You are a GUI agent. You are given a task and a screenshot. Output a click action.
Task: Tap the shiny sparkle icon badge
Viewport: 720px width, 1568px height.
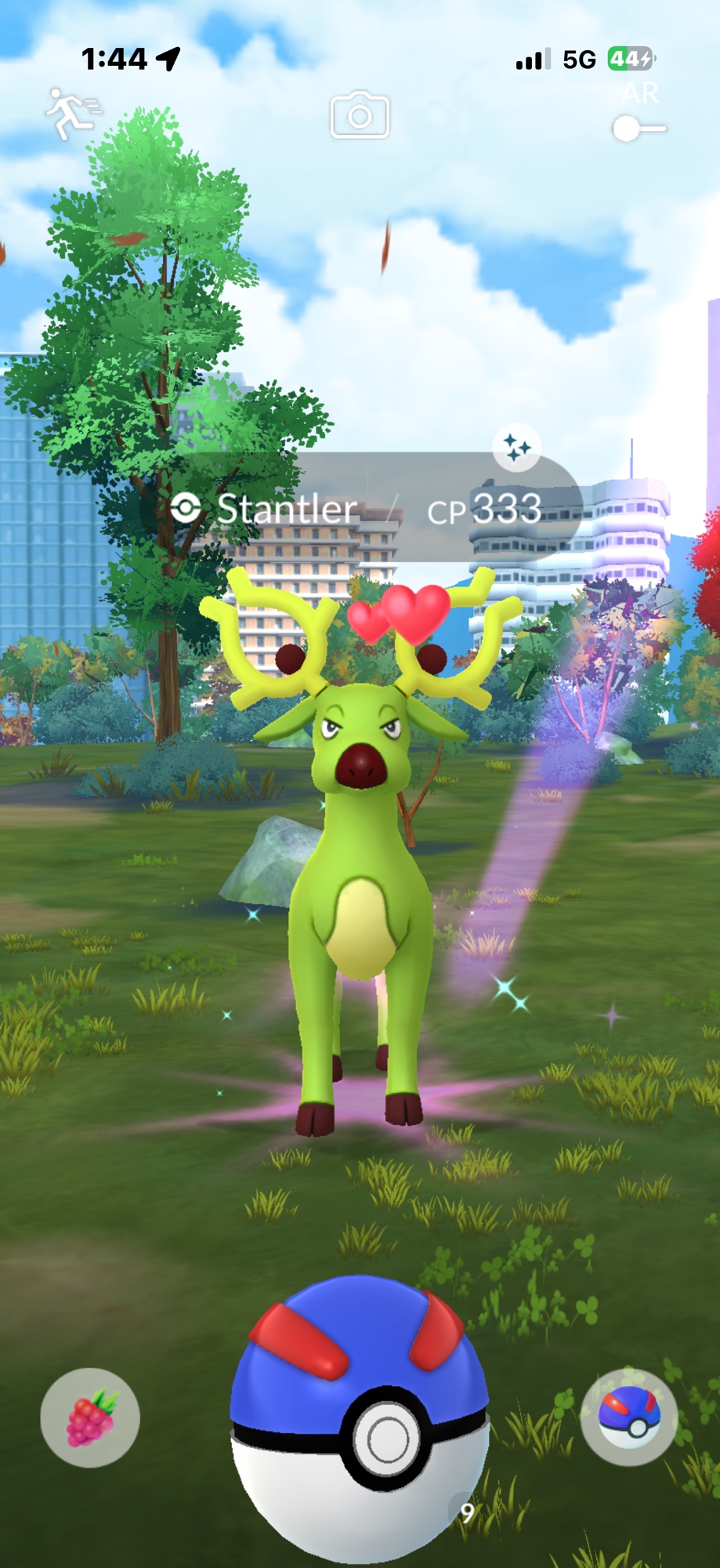pyautogui.click(x=516, y=448)
